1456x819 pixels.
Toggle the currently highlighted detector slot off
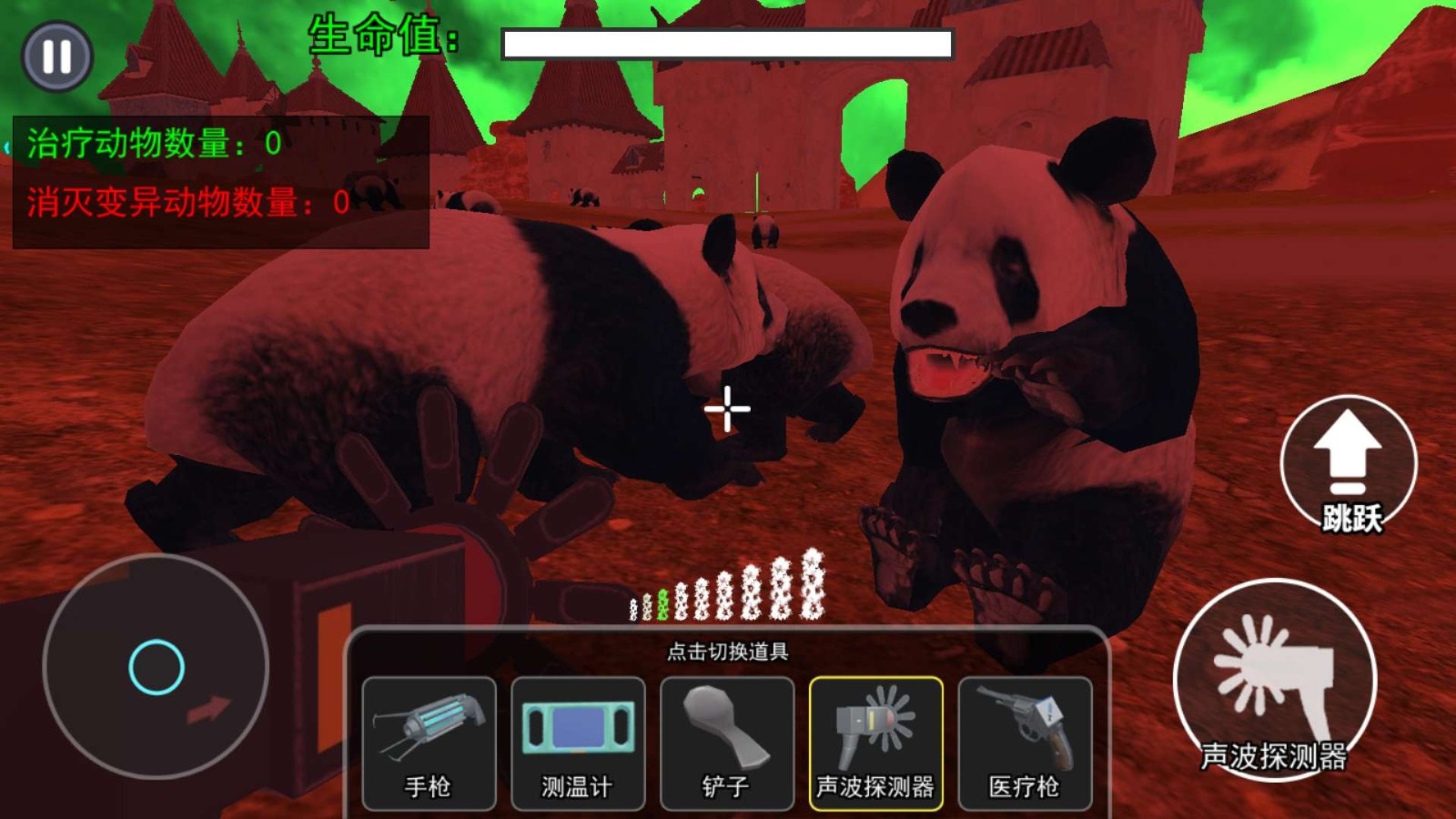(x=875, y=739)
